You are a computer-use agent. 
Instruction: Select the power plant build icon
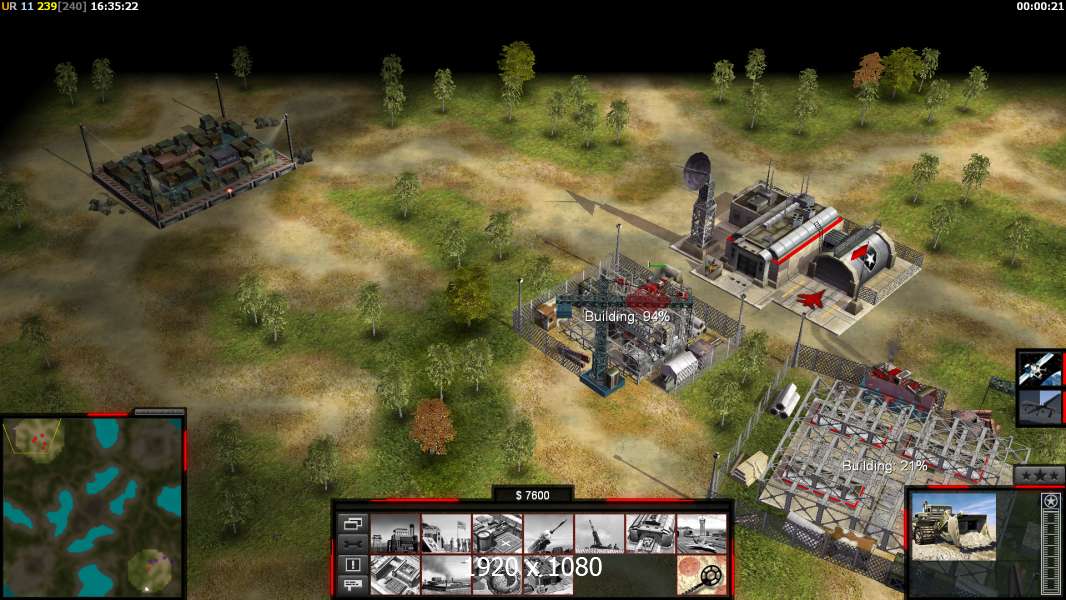click(395, 533)
